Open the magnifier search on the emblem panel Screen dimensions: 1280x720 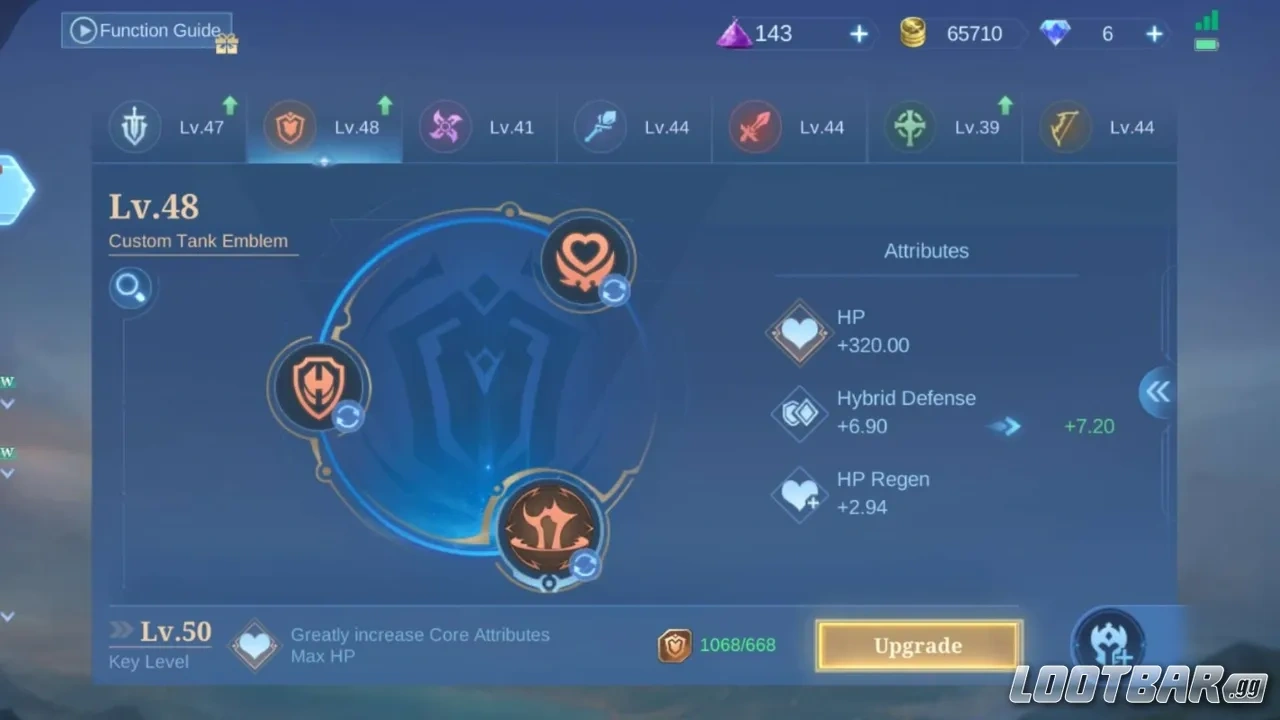pyautogui.click(x=131, y=287)
